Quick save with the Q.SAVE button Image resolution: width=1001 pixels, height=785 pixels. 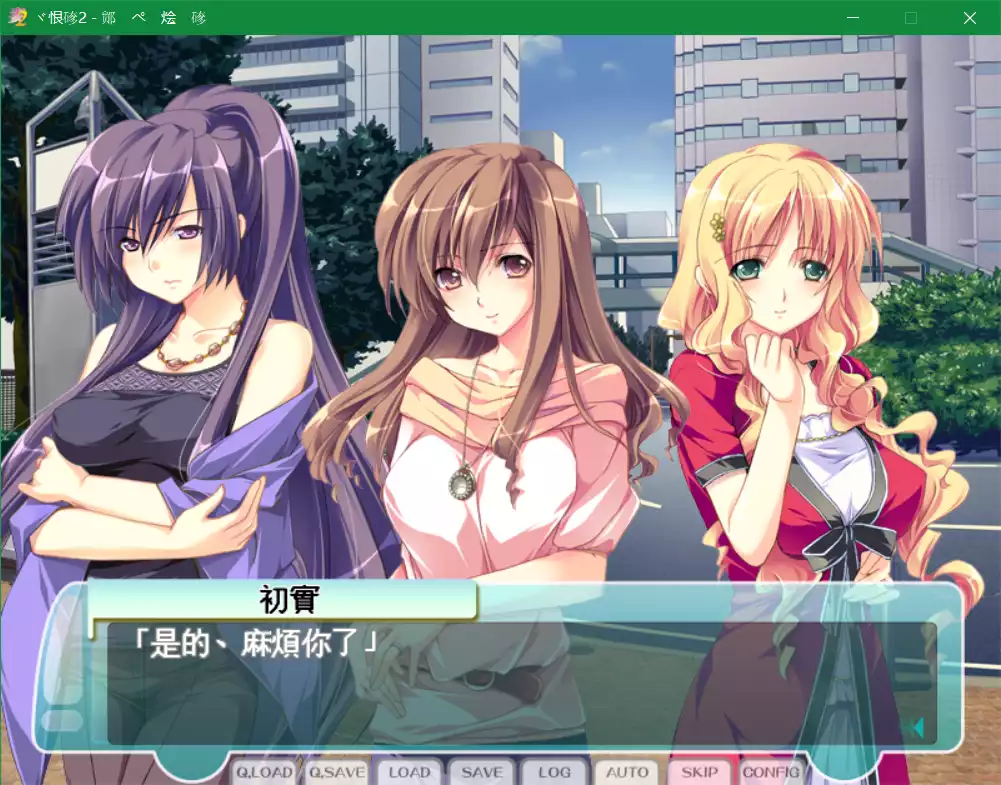336,772
